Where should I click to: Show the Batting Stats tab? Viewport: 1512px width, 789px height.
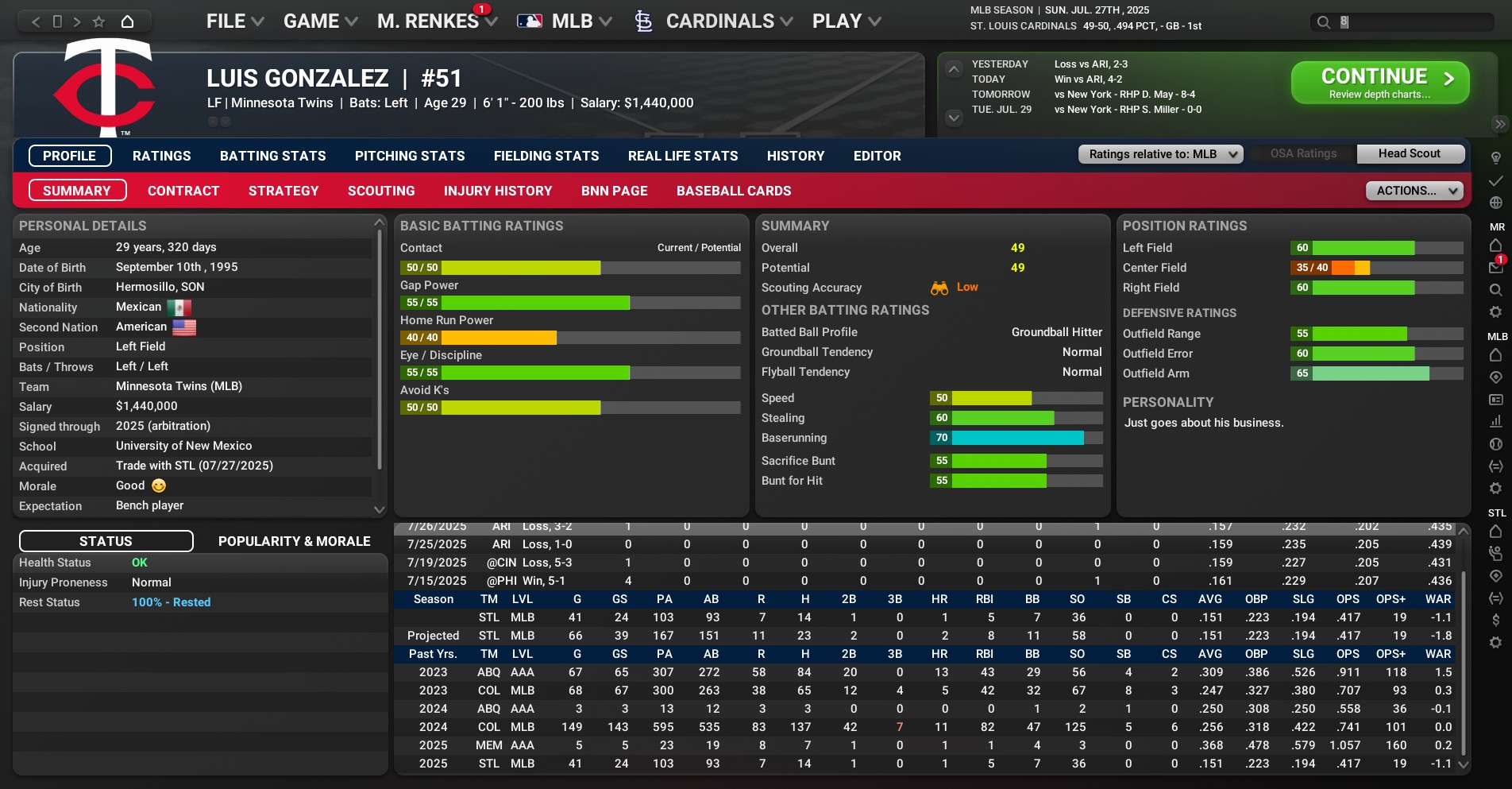(x=272, y=156)
